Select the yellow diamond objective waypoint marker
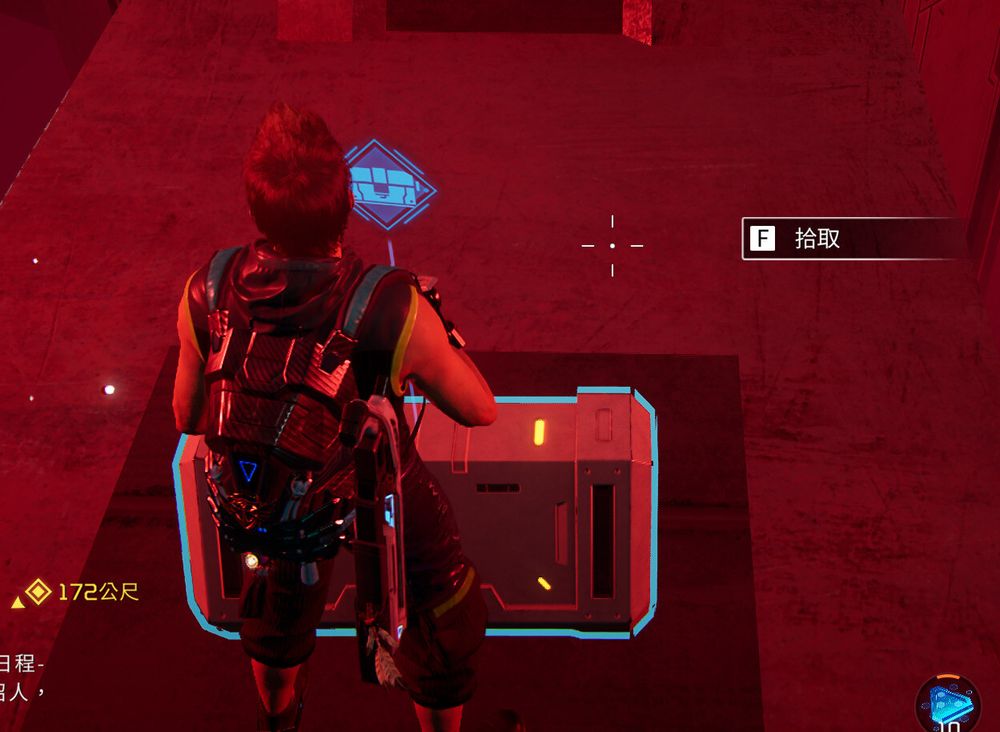The image size is (1000, 732). click(x=38, y=592)
